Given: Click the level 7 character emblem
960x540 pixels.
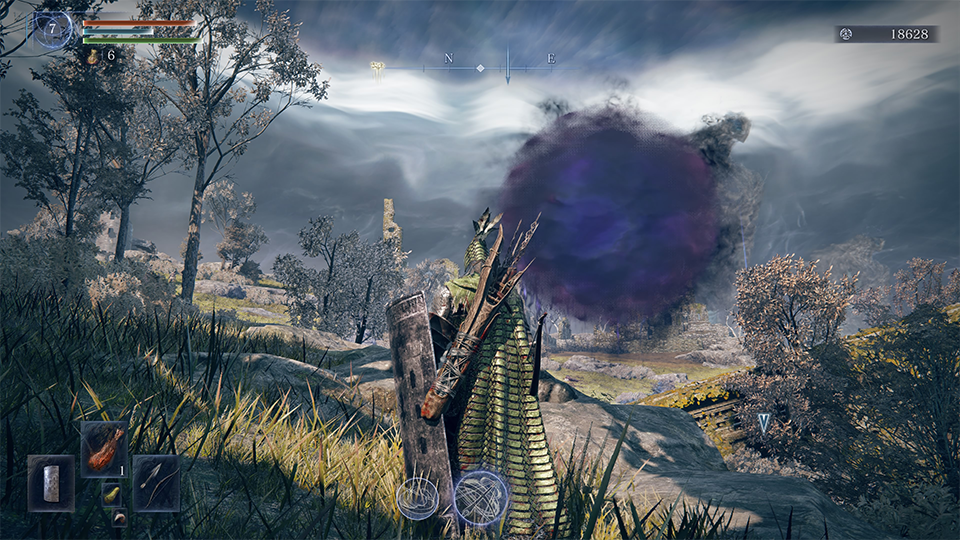Looking at the screenshot, I should 52,31.
